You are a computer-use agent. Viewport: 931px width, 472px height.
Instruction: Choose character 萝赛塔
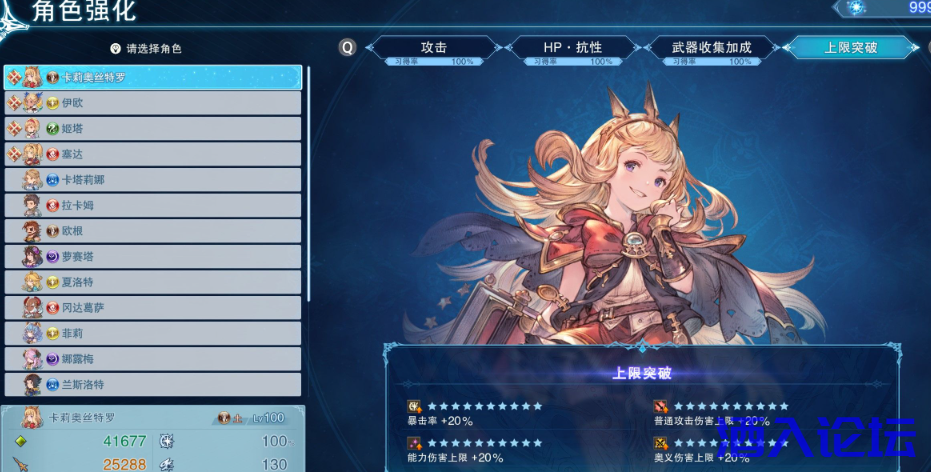tap(153, 256)
